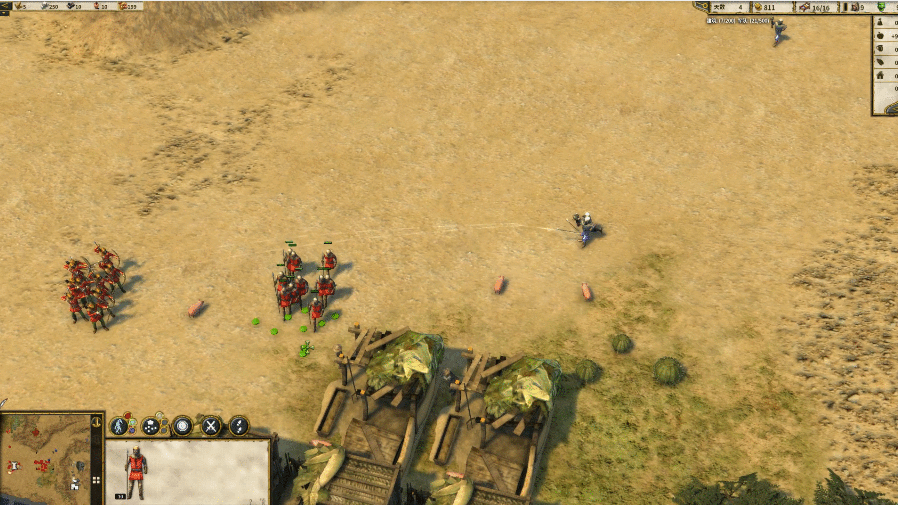Choose the crossed swords attack command
The image size is (898, 505).
point(211,426)
